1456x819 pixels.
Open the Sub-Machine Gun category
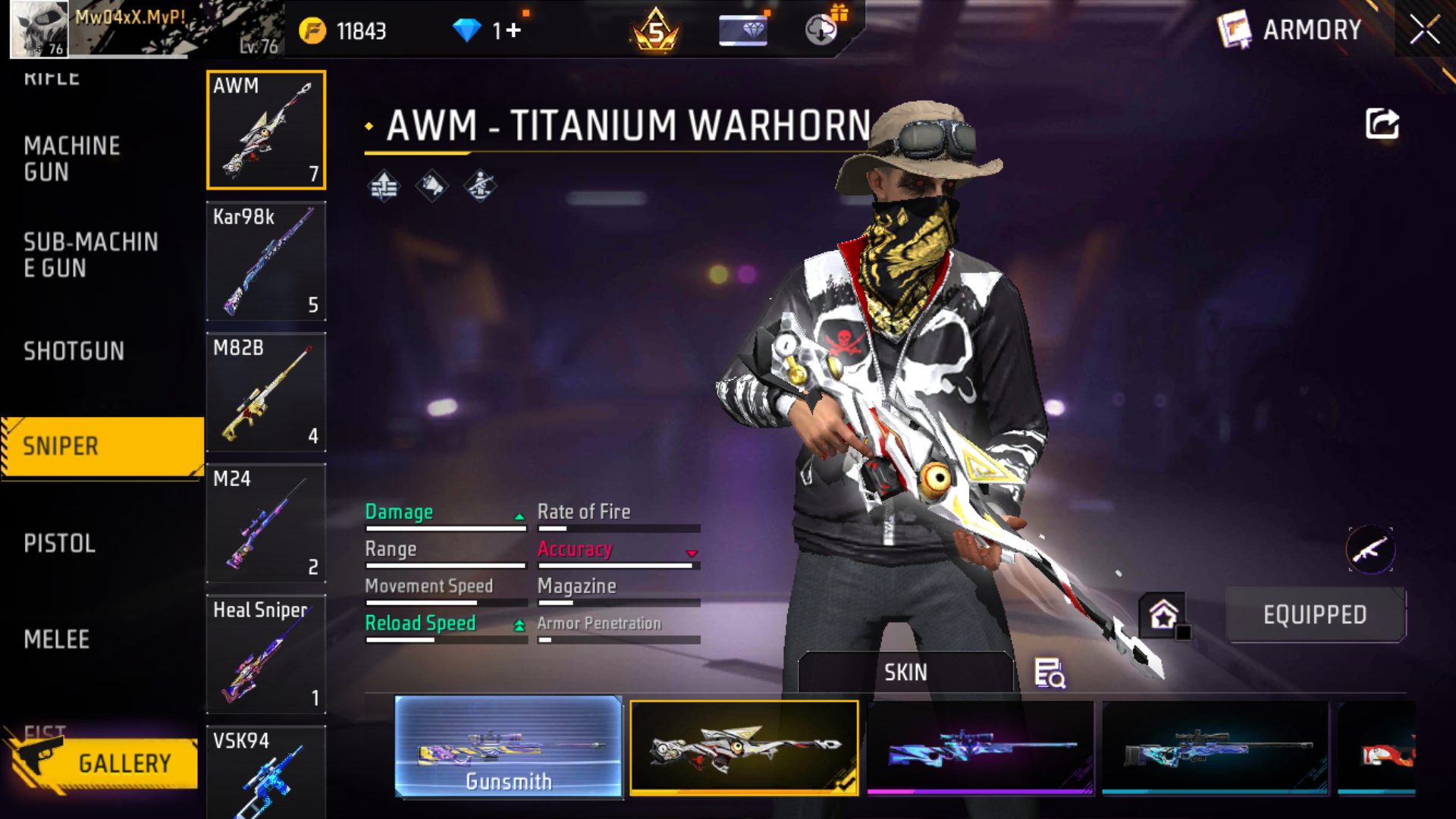click(90, 255)
